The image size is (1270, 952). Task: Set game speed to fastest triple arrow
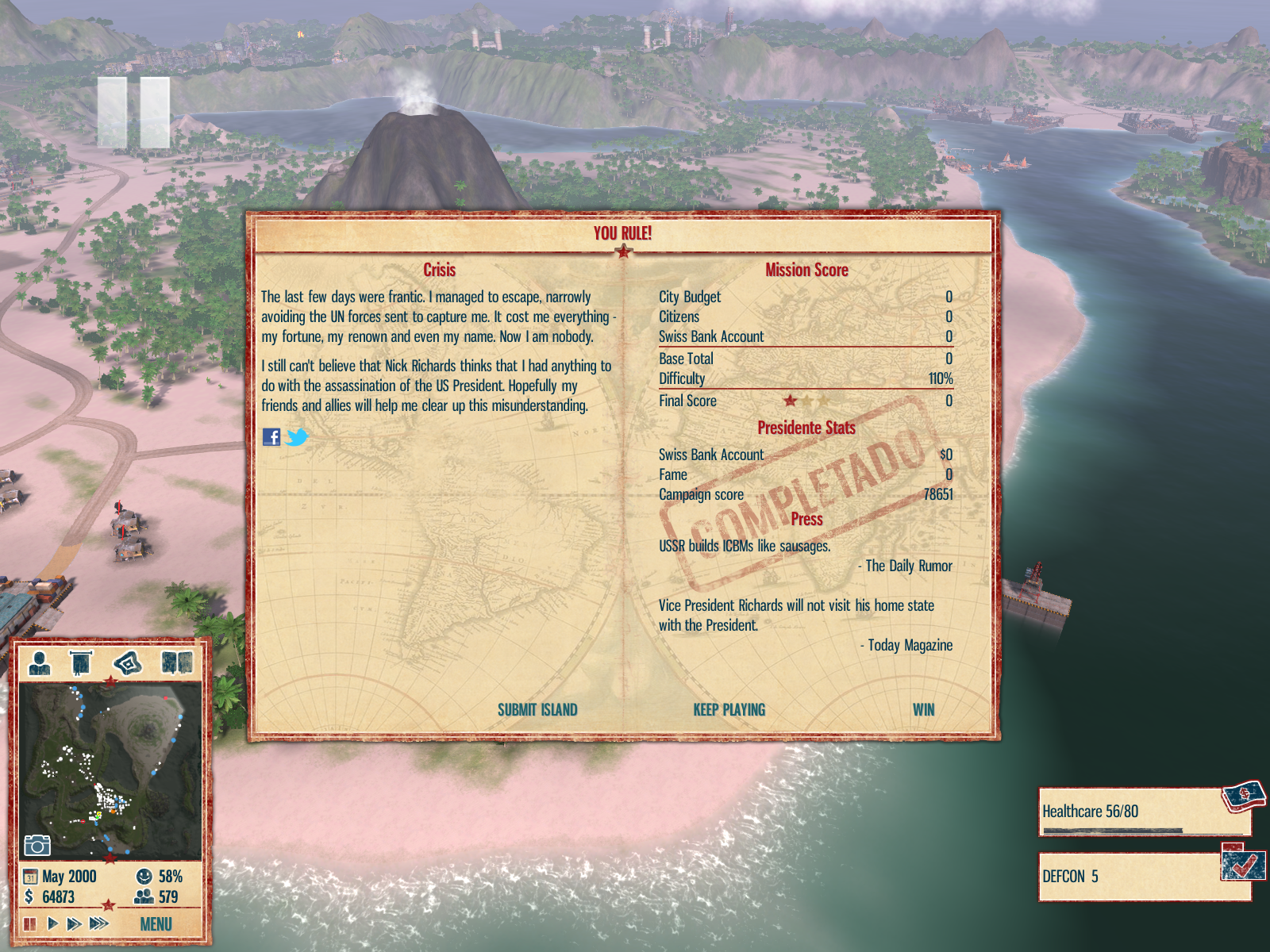click(98, 923)
